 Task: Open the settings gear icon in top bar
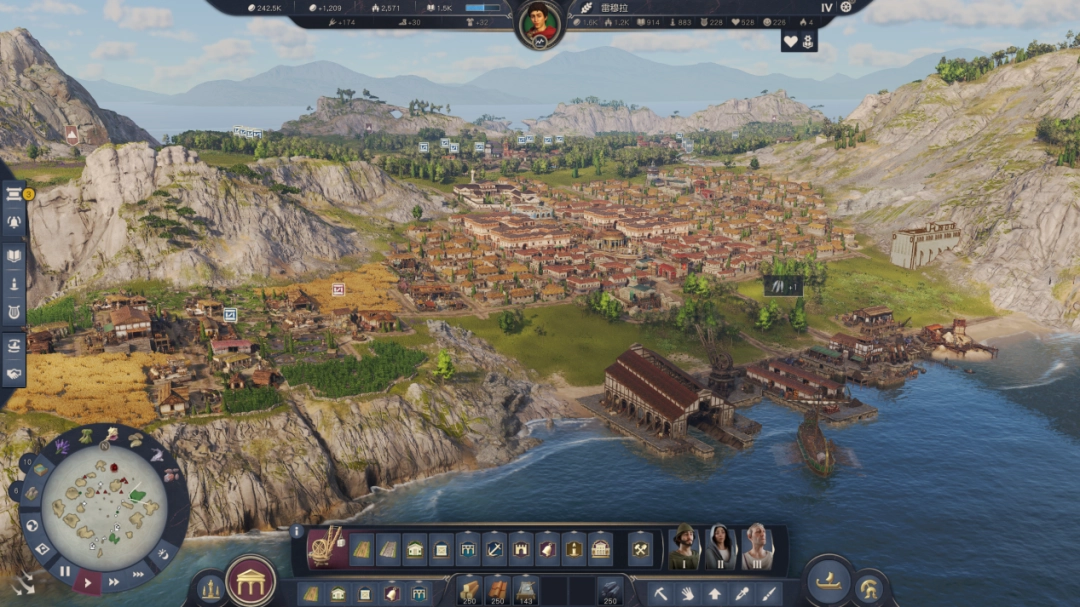846,7
